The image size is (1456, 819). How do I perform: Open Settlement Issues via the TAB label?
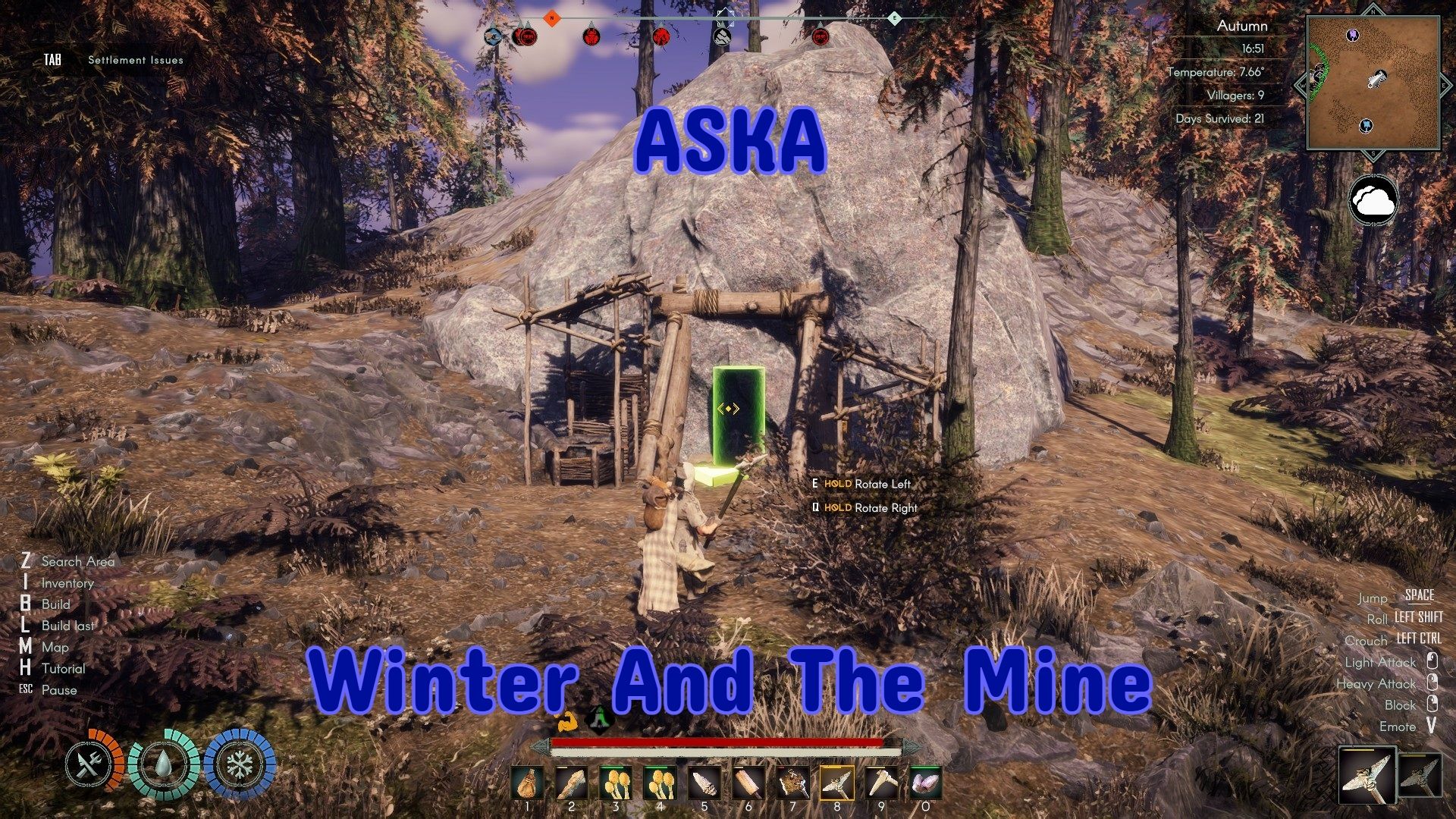(x=53, y=58)
